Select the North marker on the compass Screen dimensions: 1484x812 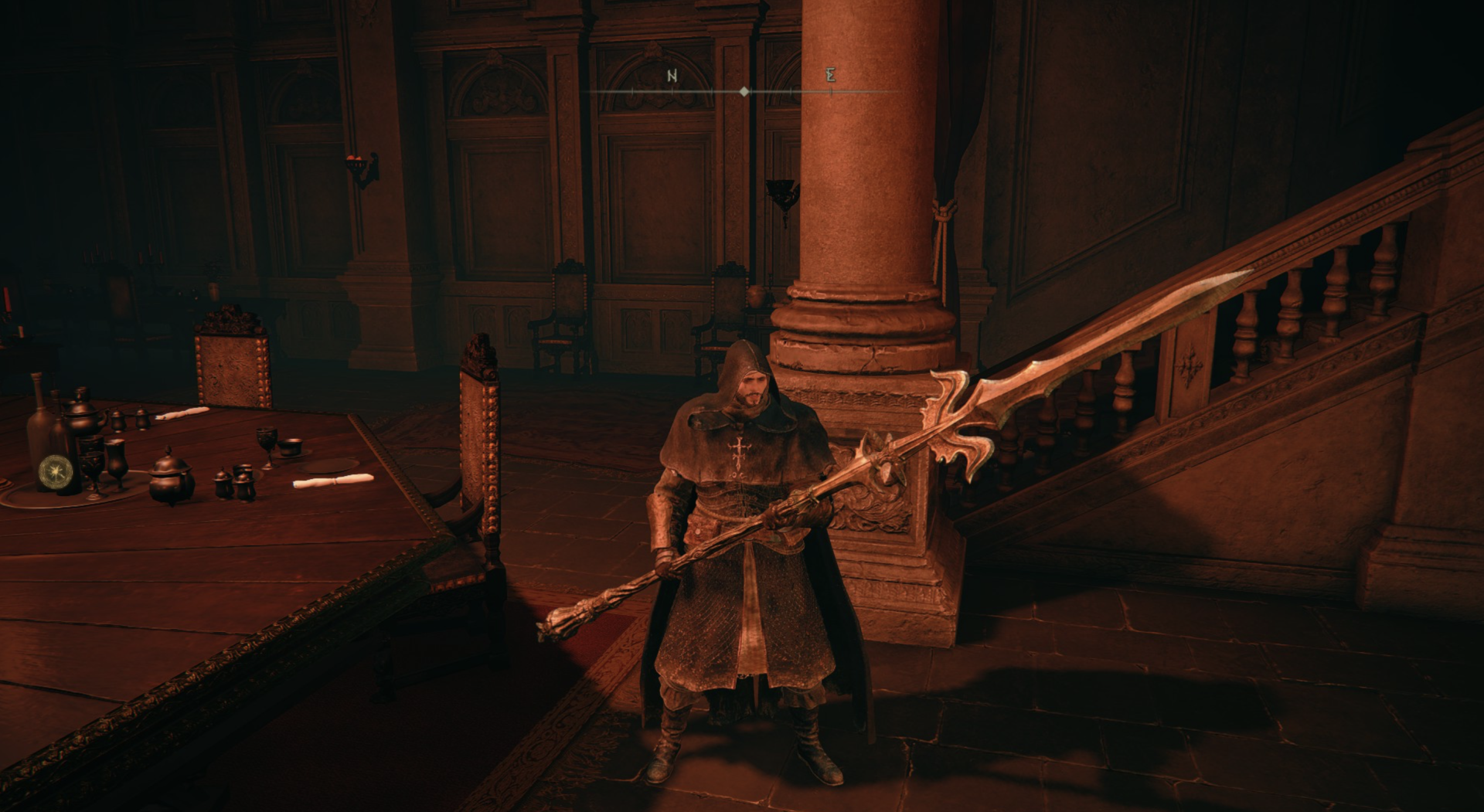(x=672, y=76)
